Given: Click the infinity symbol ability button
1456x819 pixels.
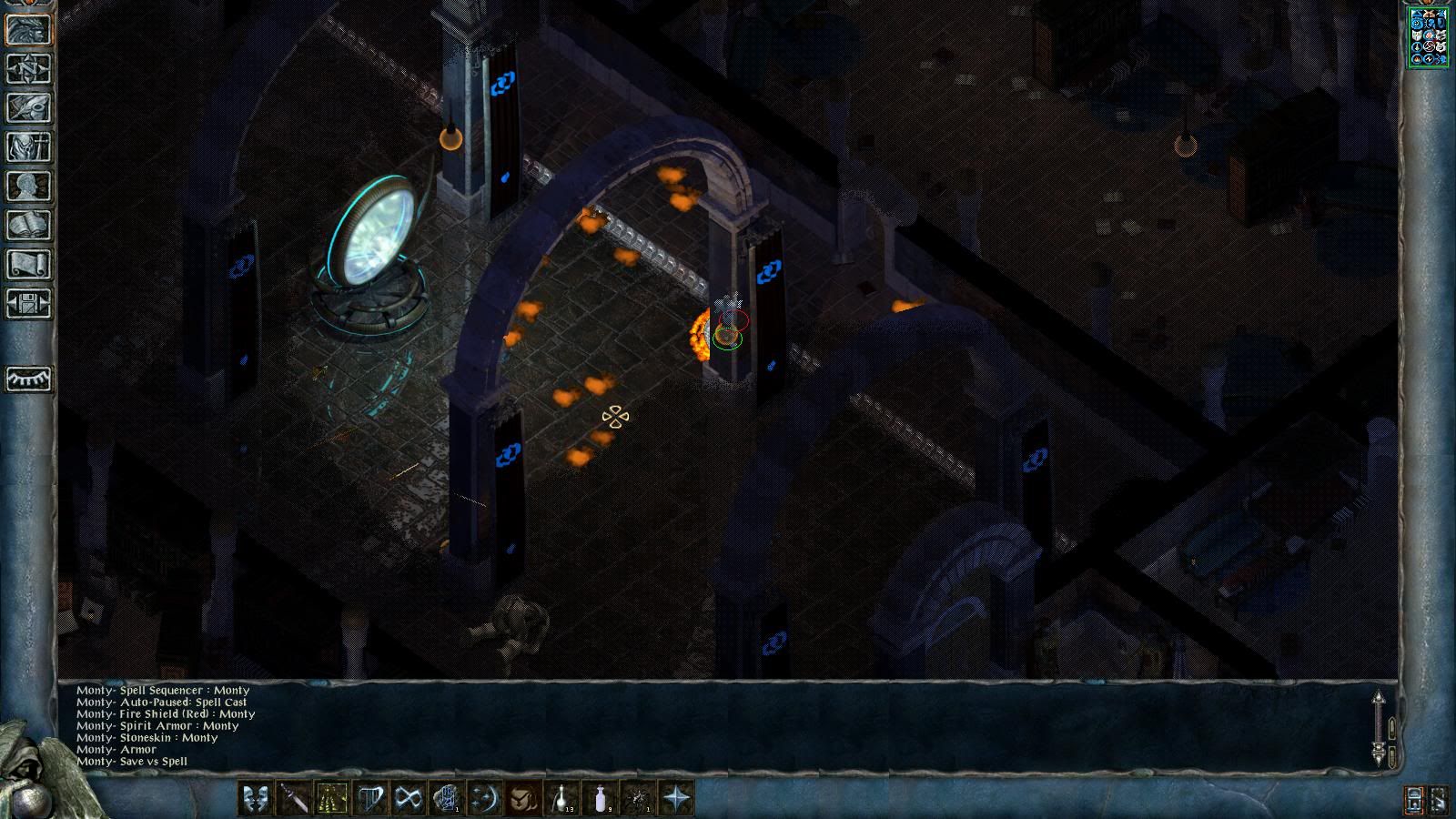Looking at the screenshot, I should pos(409,798).
